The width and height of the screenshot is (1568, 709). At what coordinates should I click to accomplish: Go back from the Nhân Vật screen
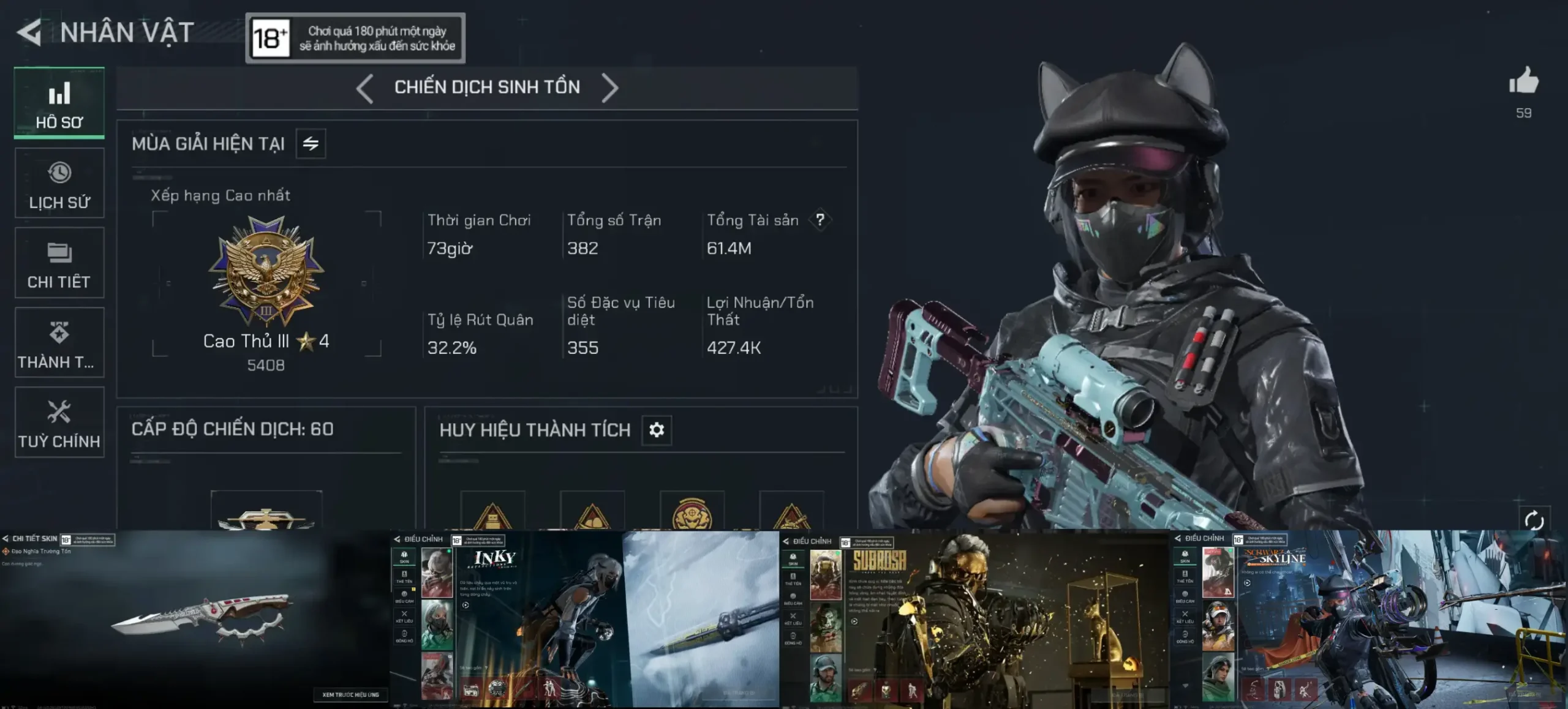[x=29, y=32]
